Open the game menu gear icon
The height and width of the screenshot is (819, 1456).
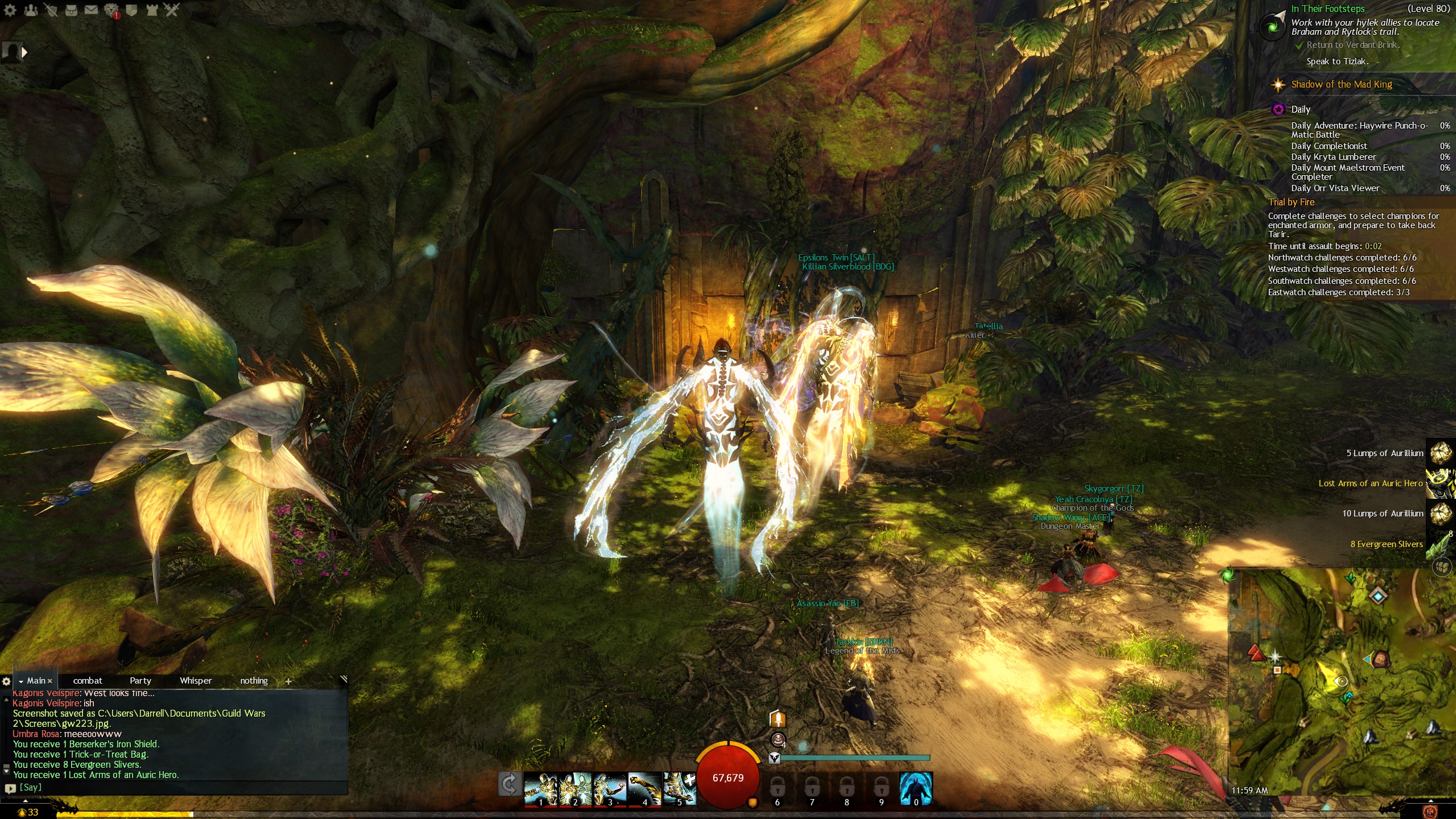click(10, 10)
